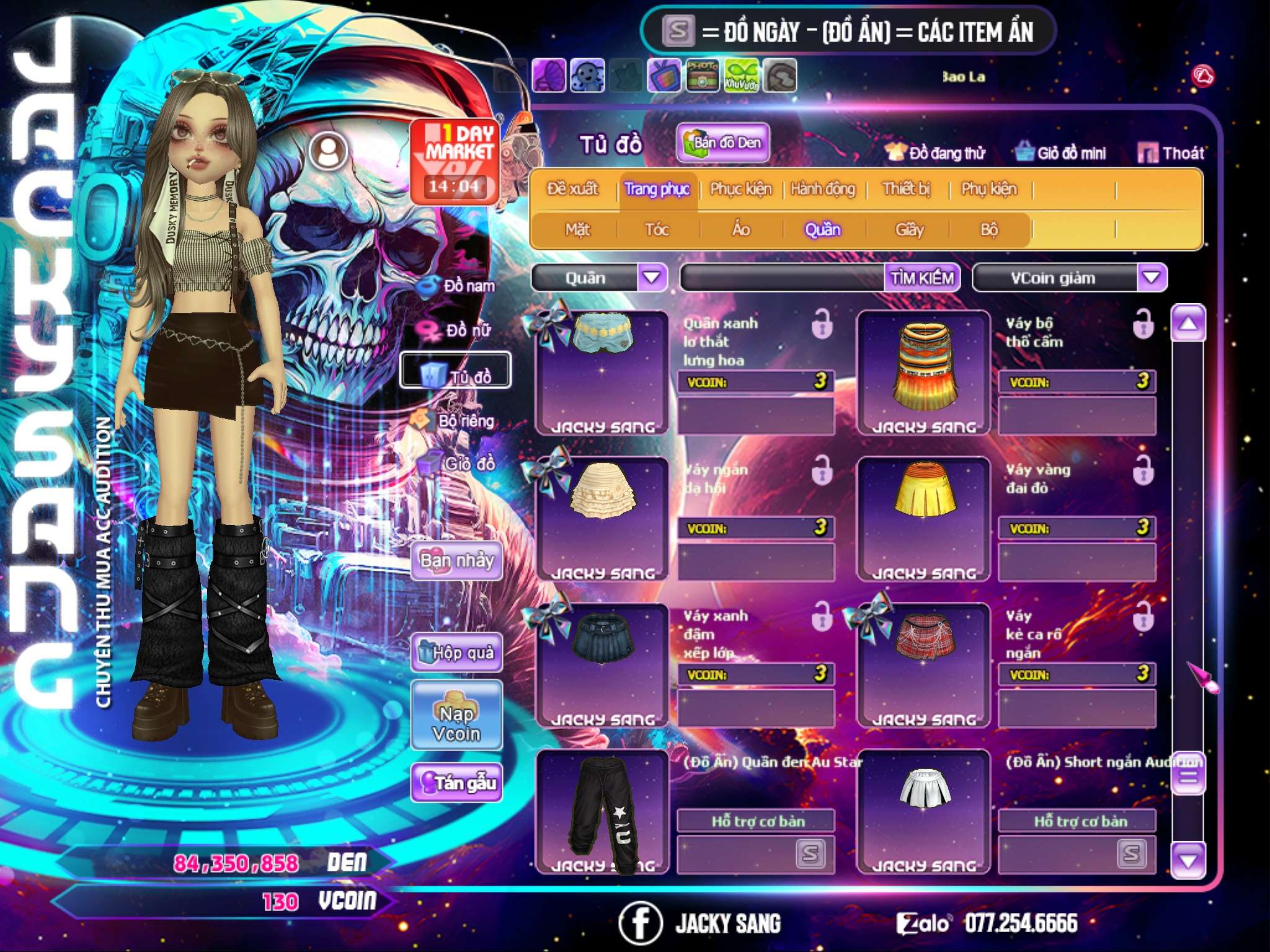Image resolution: width=1270 pixels, height=952 pixels.
Task: Switch to the Phục kiện tab
Action: click(x=740, y=189)
